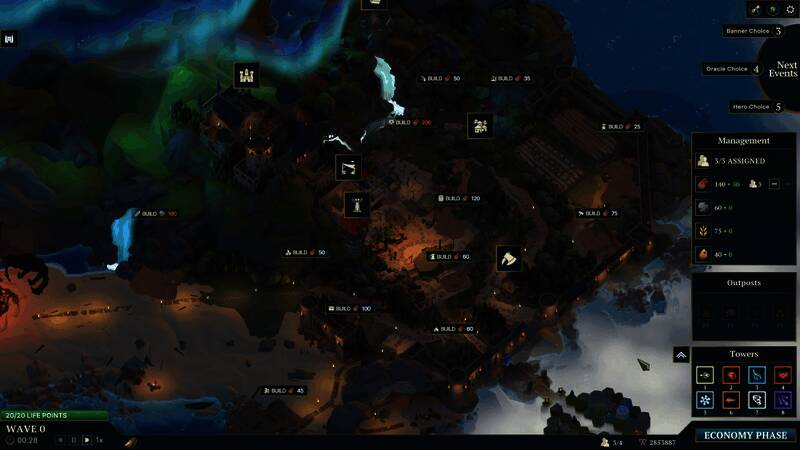Pause the game with the pause button
800x450 pixels.
(73, 440)
